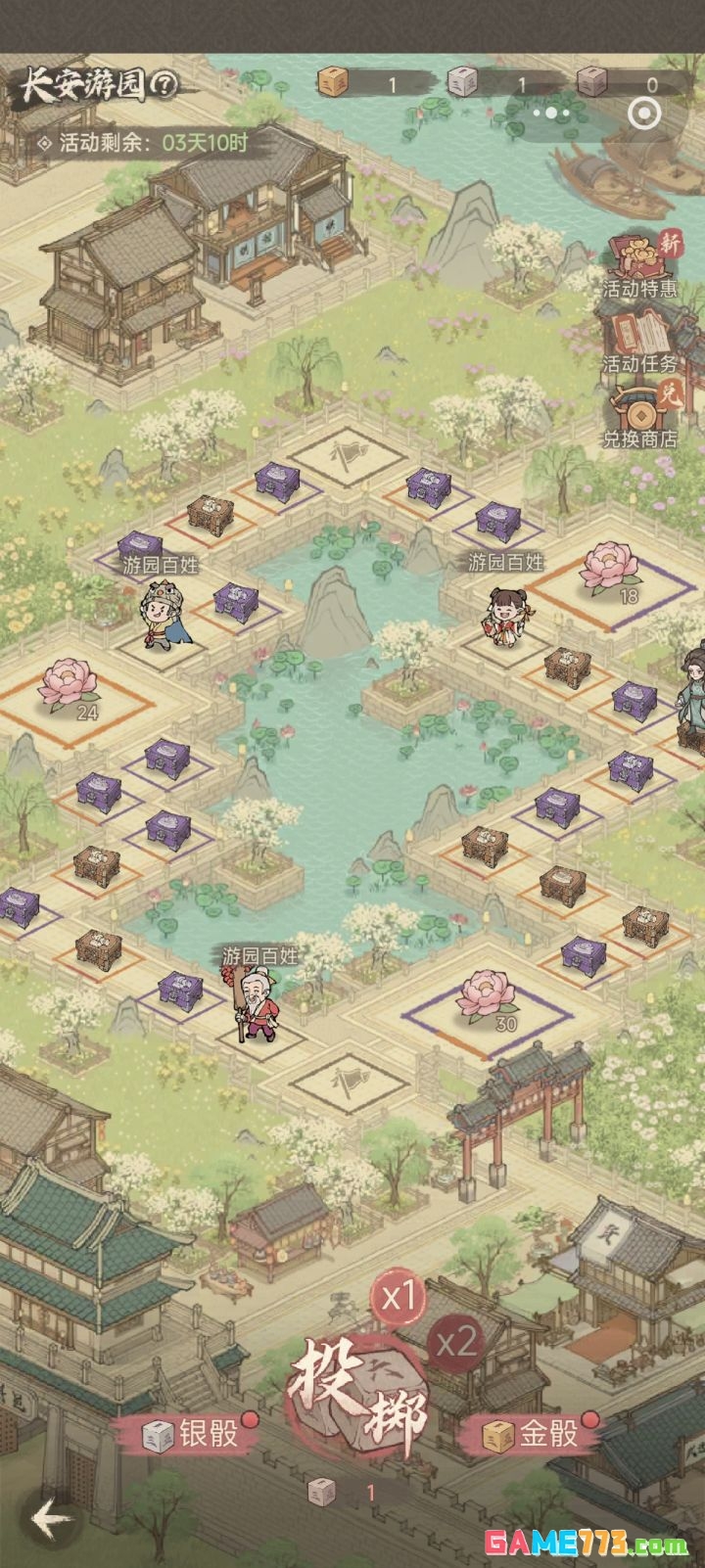Image resolution: width=705 pixels, height=1568 pixels.
Task: Select the x2 roll multiplier
Action: 456,1342
